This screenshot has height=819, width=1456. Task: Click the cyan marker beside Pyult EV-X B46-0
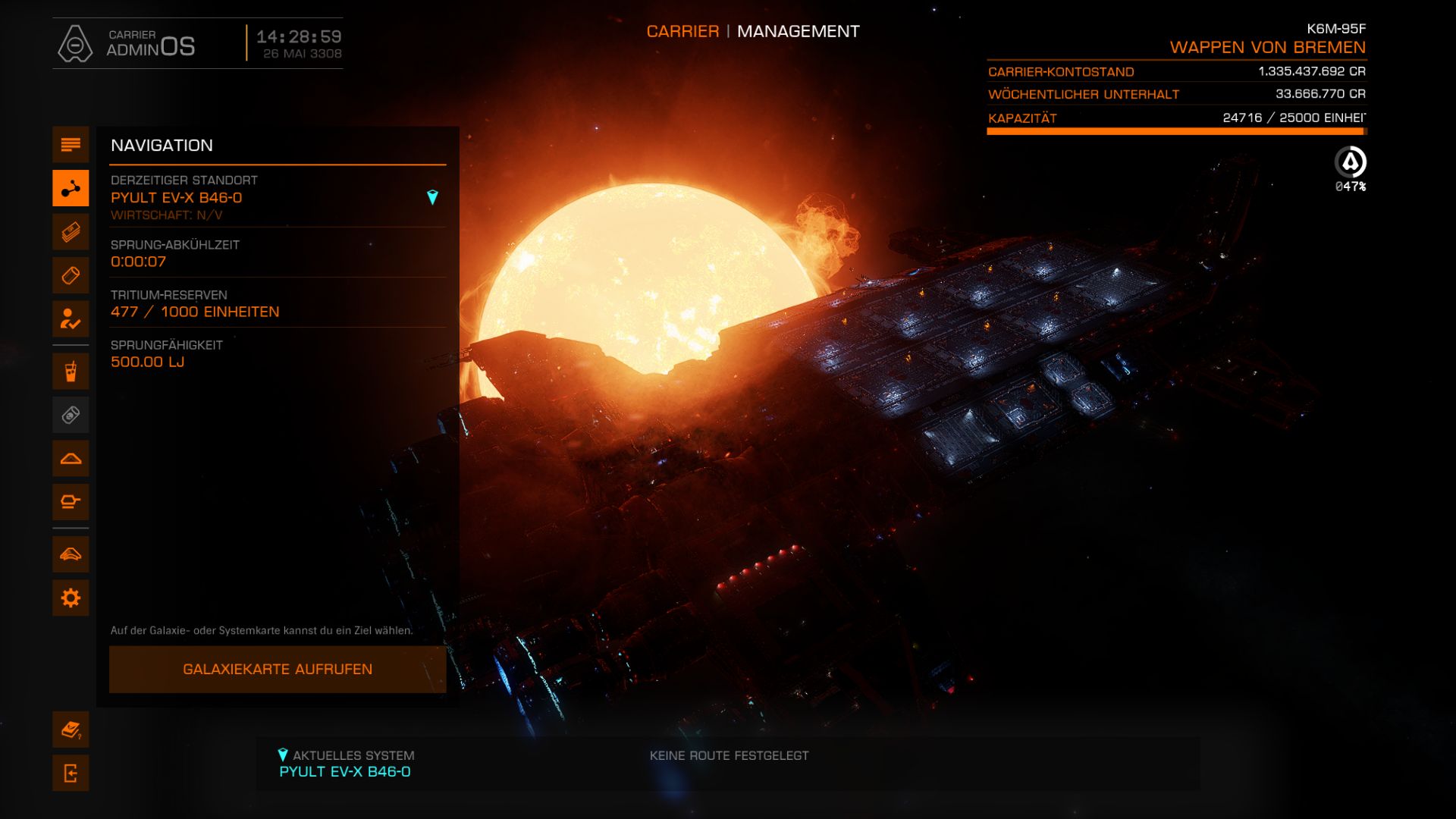click(x=432, y=198)
